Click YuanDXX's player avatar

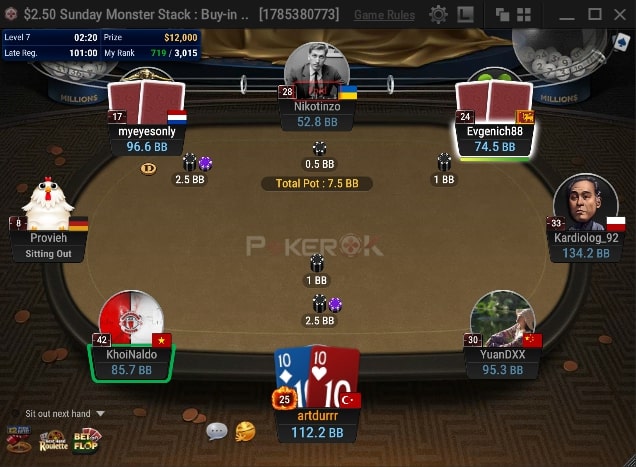coord(502,320)
